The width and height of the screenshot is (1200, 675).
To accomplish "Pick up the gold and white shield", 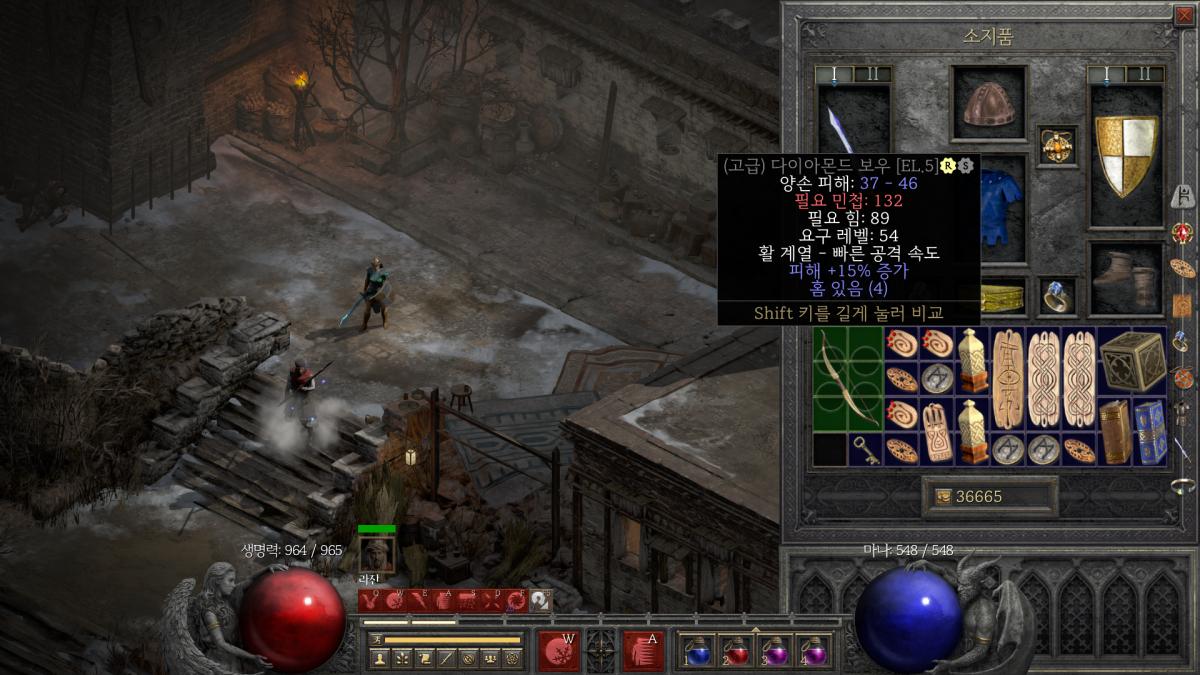I will 1126,155.
